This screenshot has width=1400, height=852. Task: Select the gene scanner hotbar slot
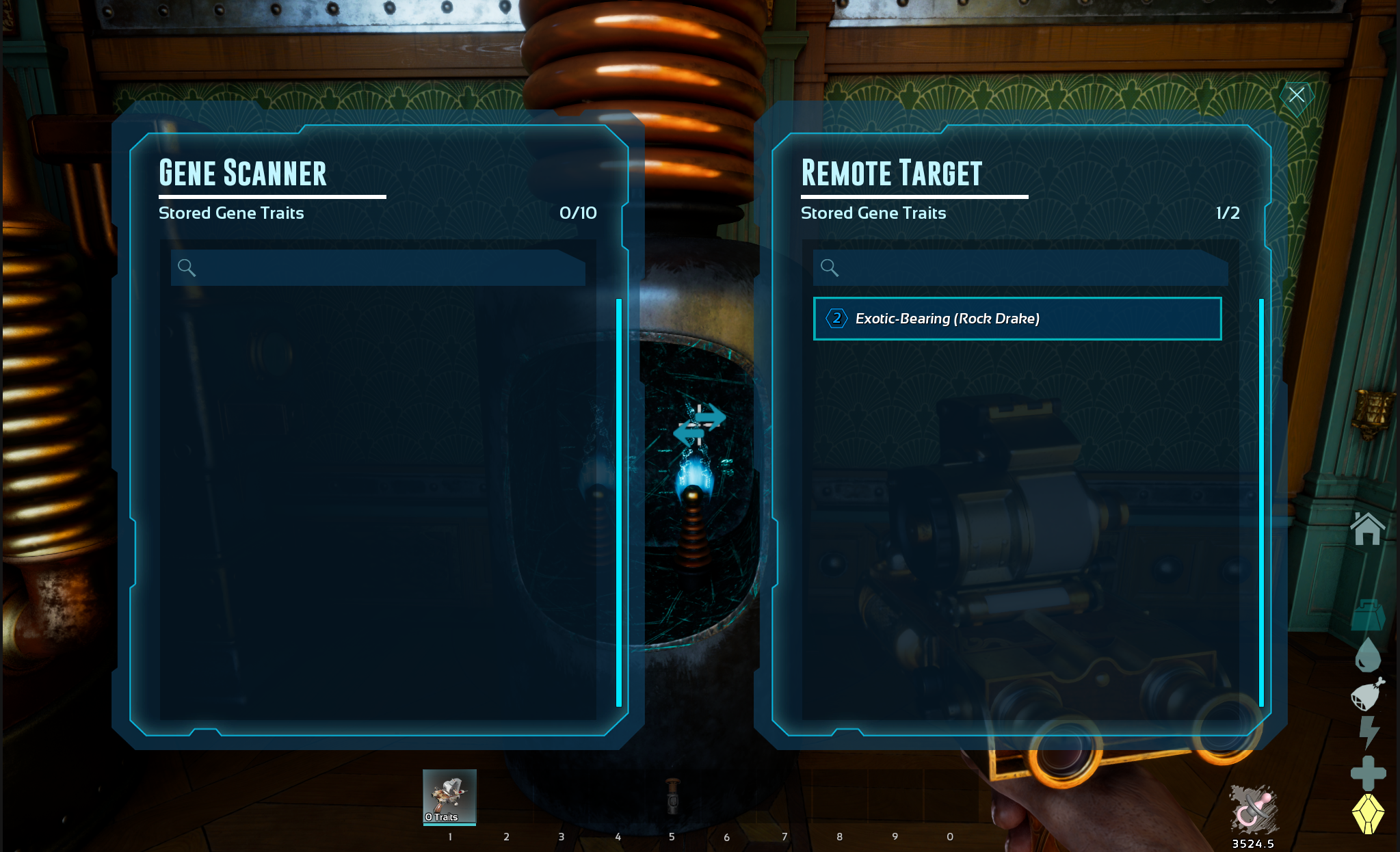pos(449,797)
